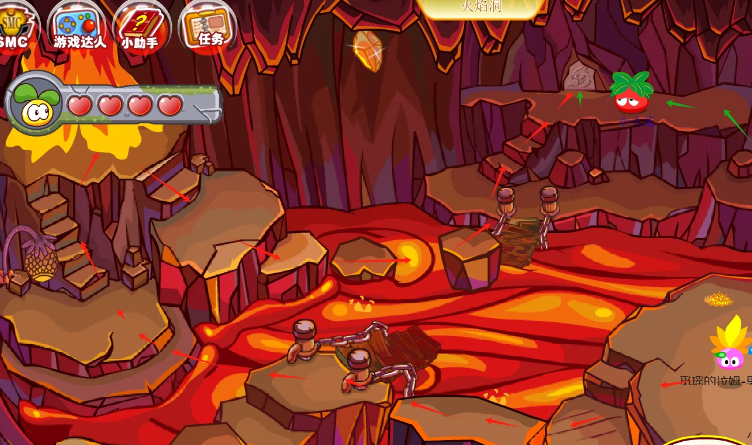Open the 游戏达人 gamepad menu
The height and width of the screenshot is (445, 752).
78,24
